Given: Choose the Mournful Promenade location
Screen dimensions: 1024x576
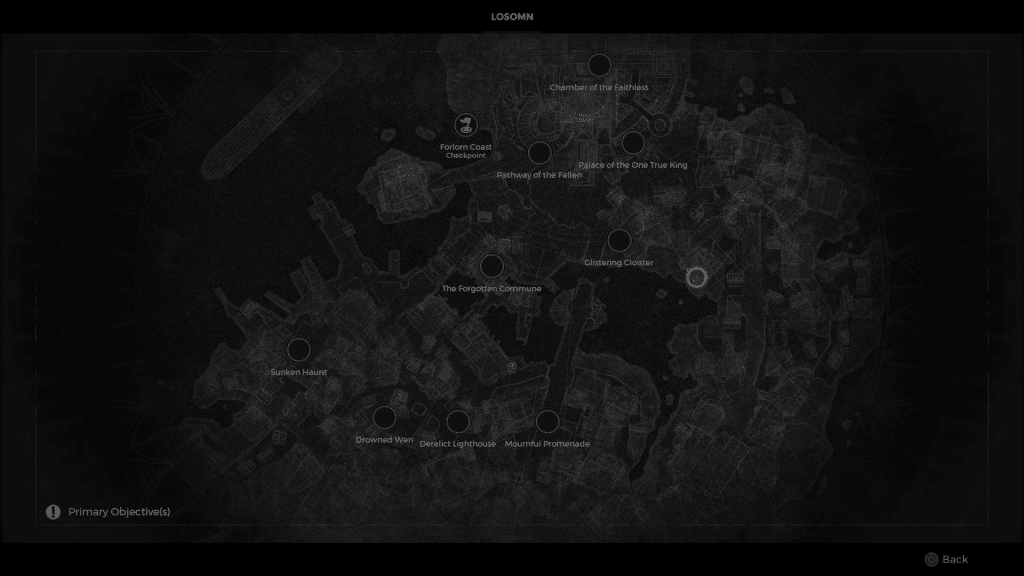Looking at the screenshot, I should tap(547, 421).
